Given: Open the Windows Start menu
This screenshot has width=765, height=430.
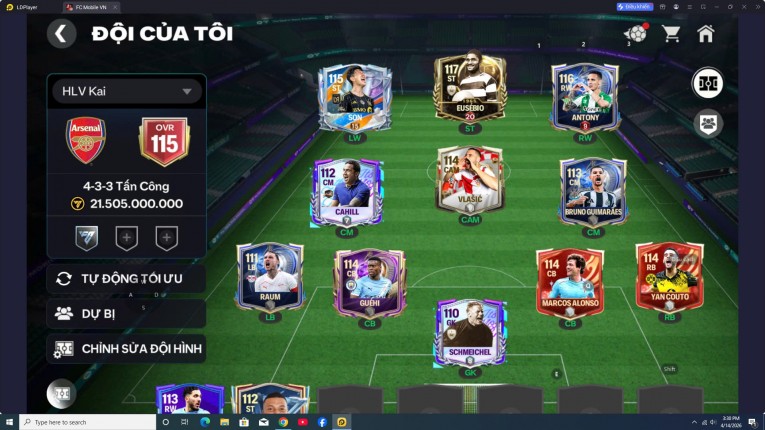Looking at the screenshot, I should 9,422.
